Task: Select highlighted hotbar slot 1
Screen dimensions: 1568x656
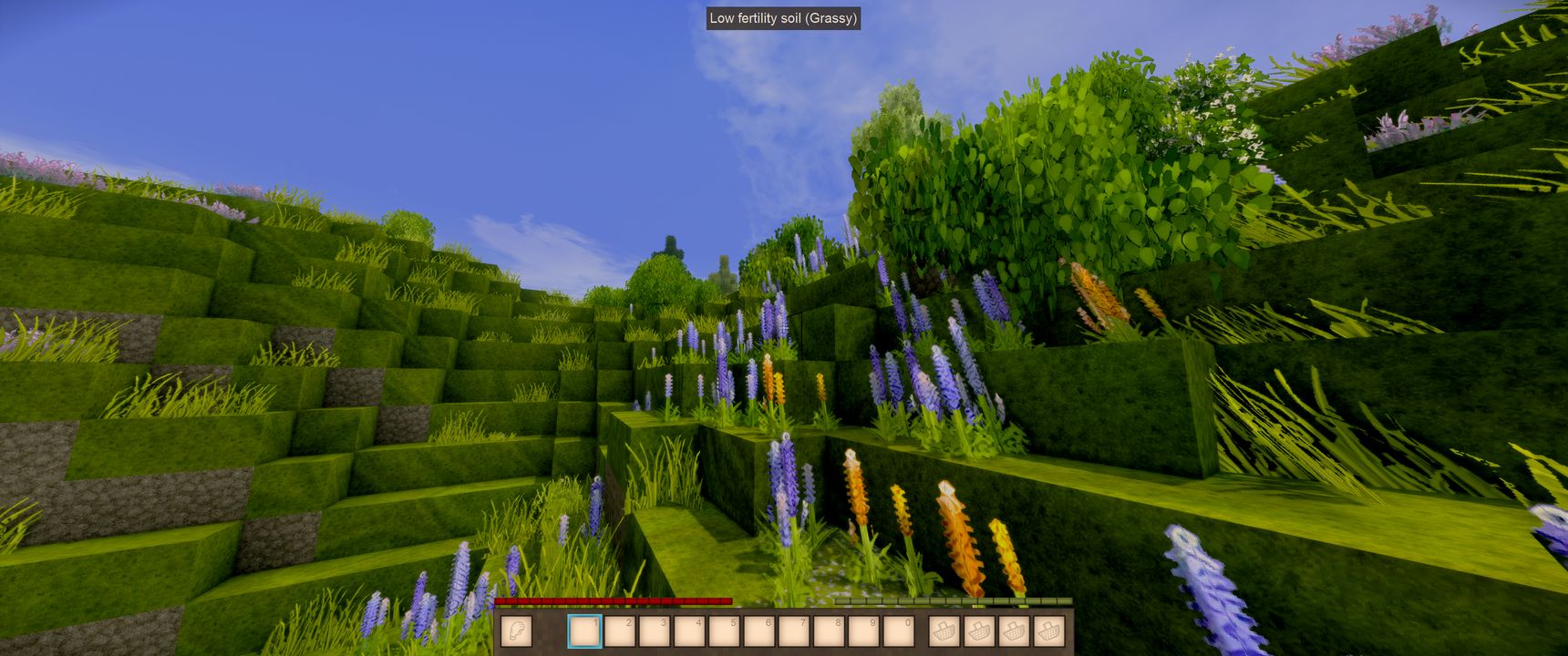Action: click(584, 630)
